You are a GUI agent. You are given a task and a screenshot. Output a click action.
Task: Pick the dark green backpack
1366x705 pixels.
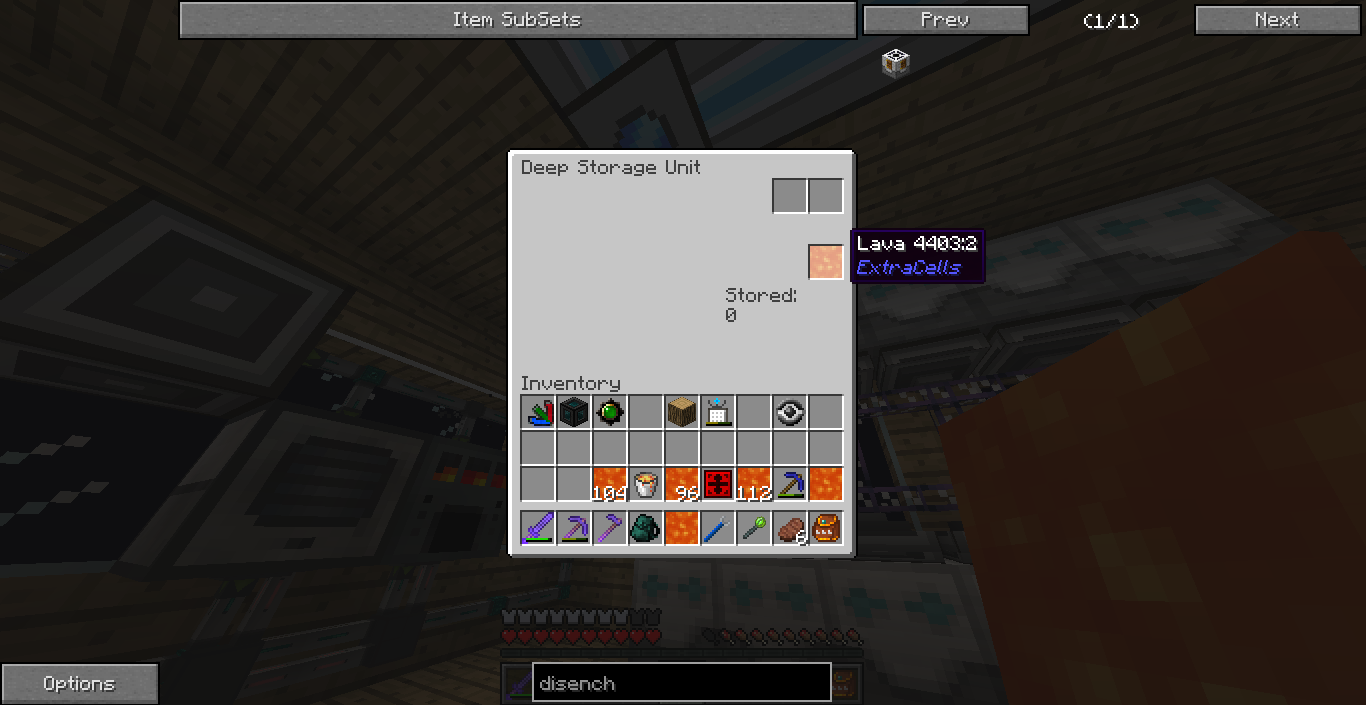645,527
